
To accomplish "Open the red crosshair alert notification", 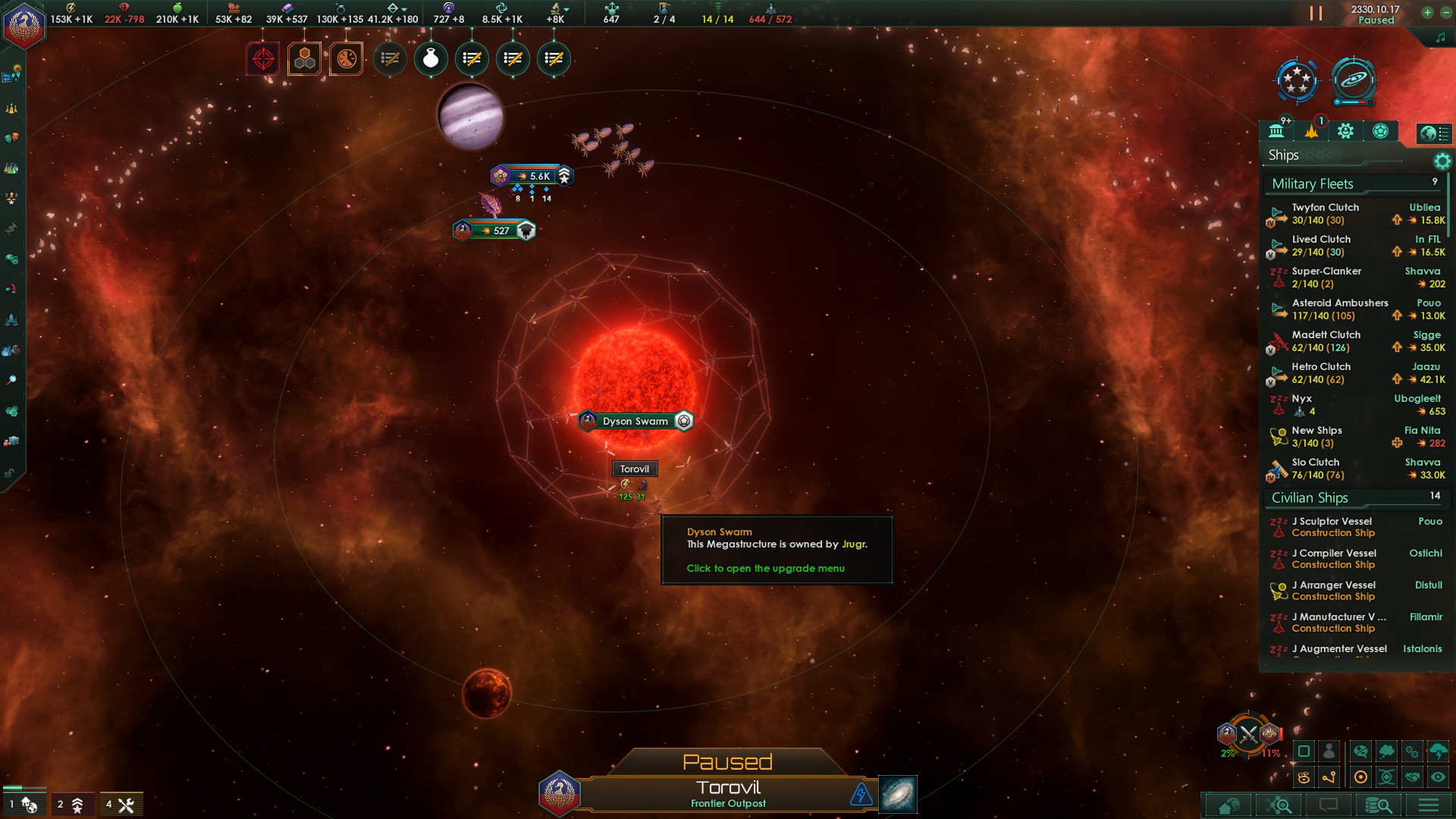I will point(263,58).
